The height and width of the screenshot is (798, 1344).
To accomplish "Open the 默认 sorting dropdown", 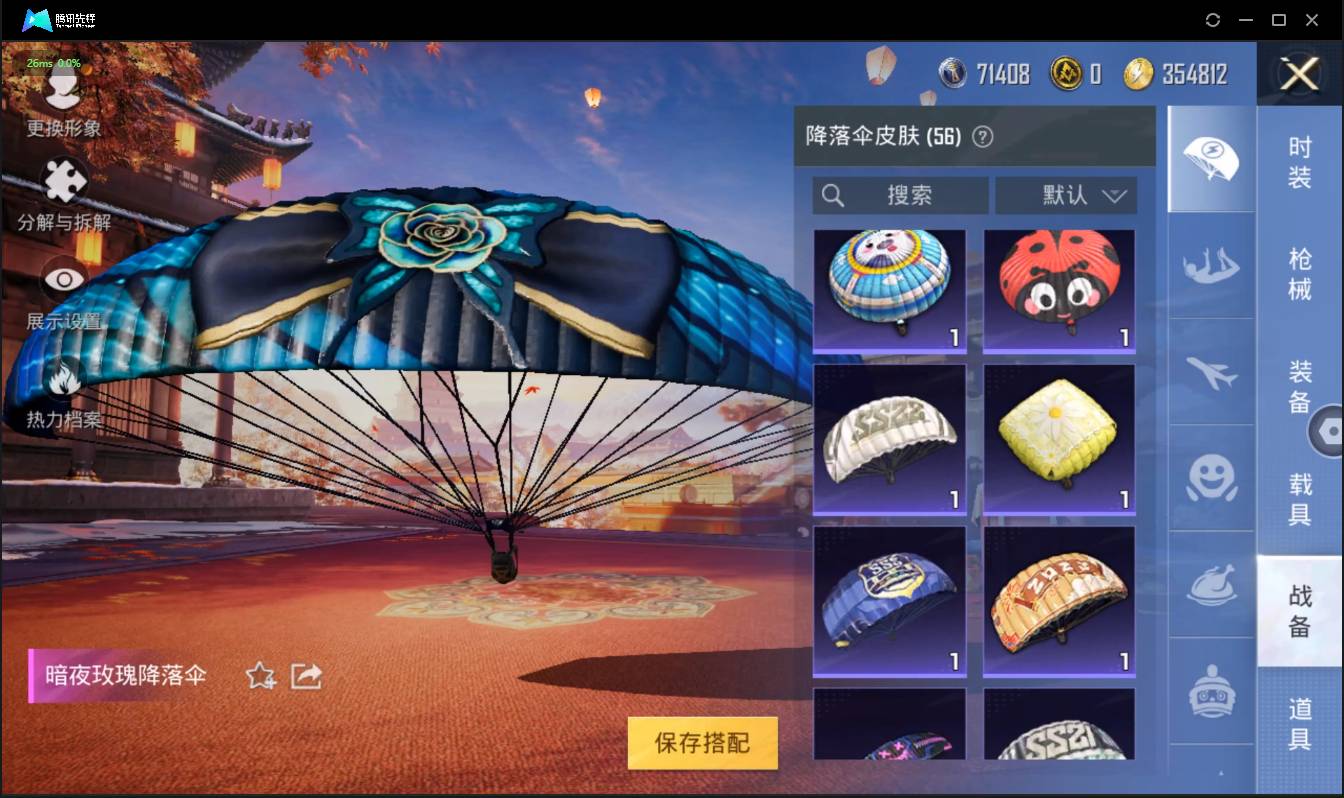I will point(1066,195).
